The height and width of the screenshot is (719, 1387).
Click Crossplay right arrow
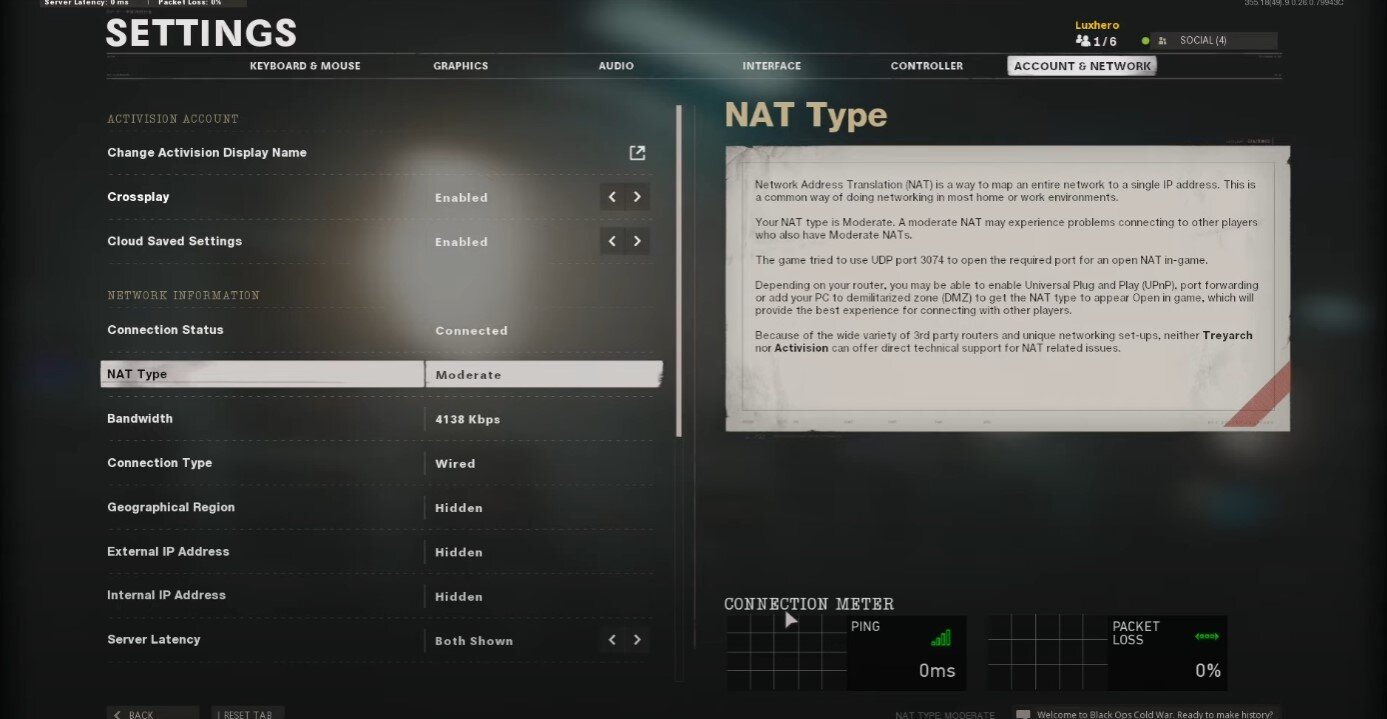[637, 197]
